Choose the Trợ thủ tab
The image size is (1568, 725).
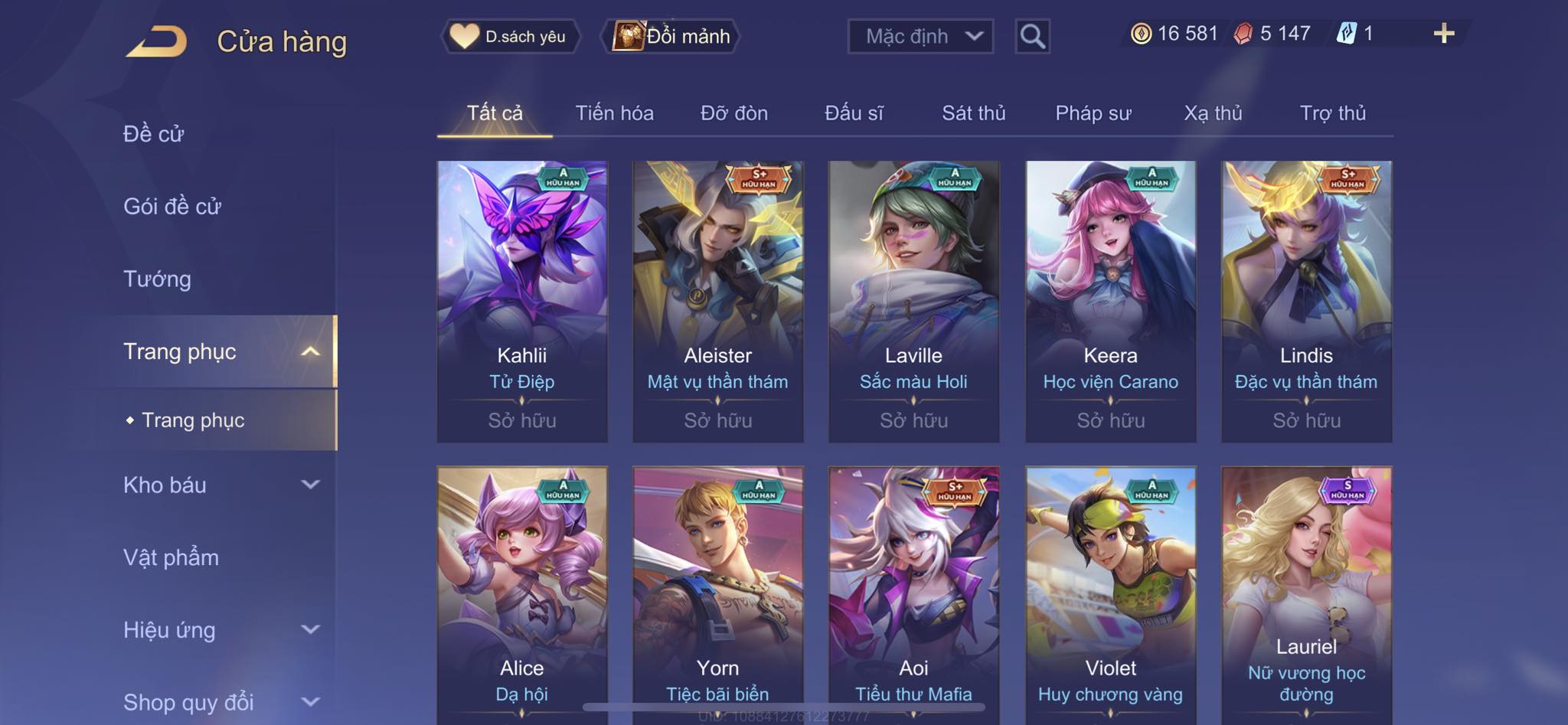pos(1332,113)
